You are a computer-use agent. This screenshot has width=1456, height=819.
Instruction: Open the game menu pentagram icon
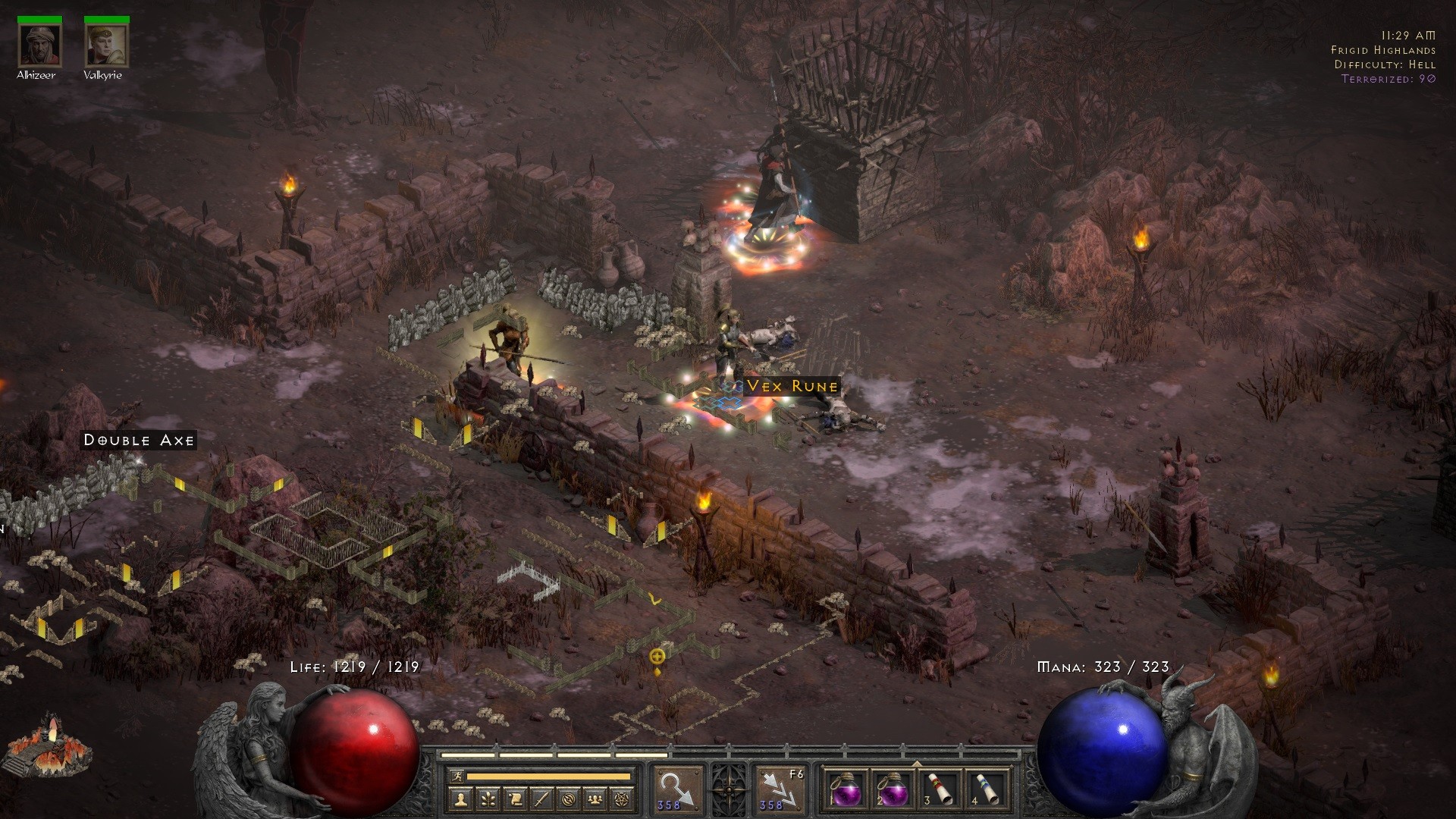pyautogui.click(x=623, y=799)
